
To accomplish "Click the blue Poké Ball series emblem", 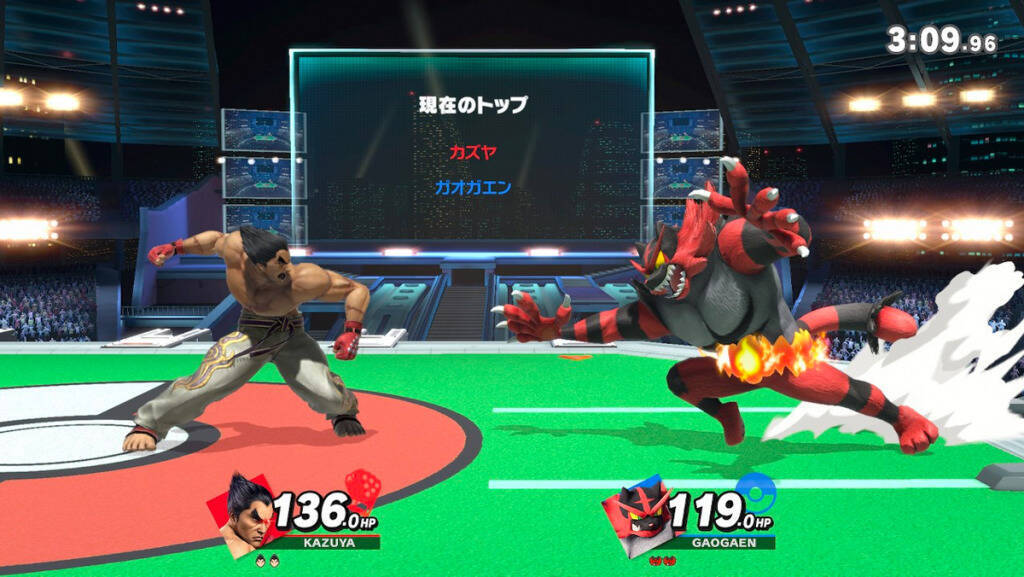I will click(756, 491).
